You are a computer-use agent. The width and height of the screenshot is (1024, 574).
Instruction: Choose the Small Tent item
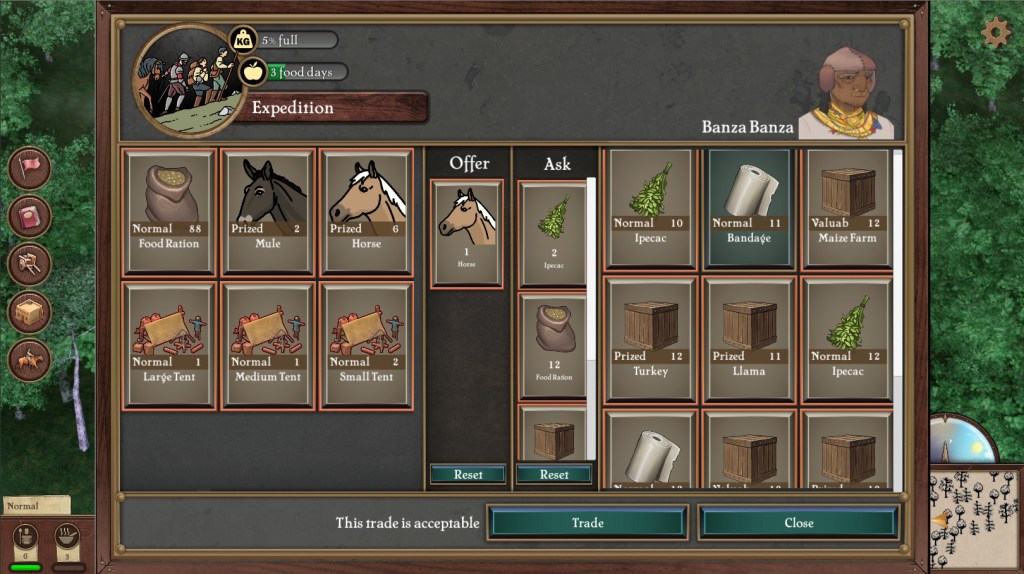[366, 345]
